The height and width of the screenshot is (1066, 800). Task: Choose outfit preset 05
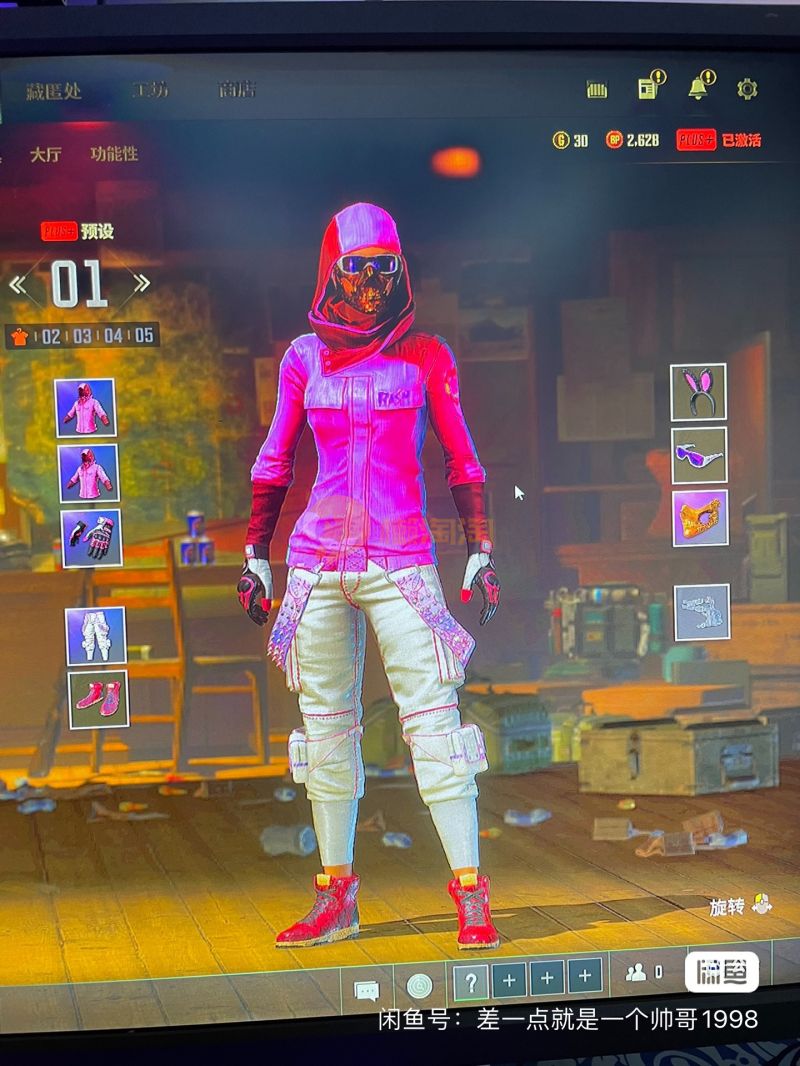coord(144,336)
